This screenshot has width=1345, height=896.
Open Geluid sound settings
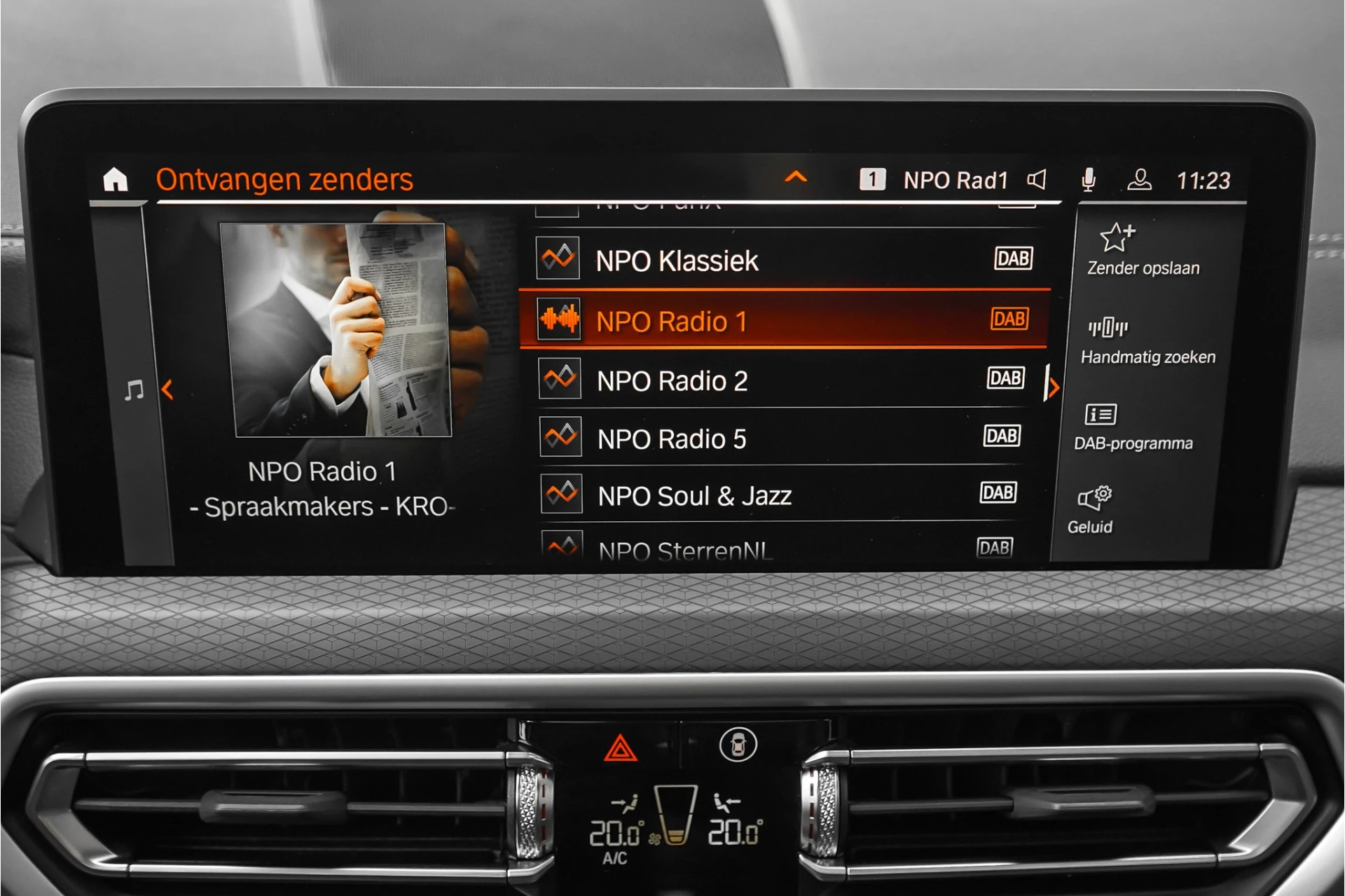point(1094,499)
